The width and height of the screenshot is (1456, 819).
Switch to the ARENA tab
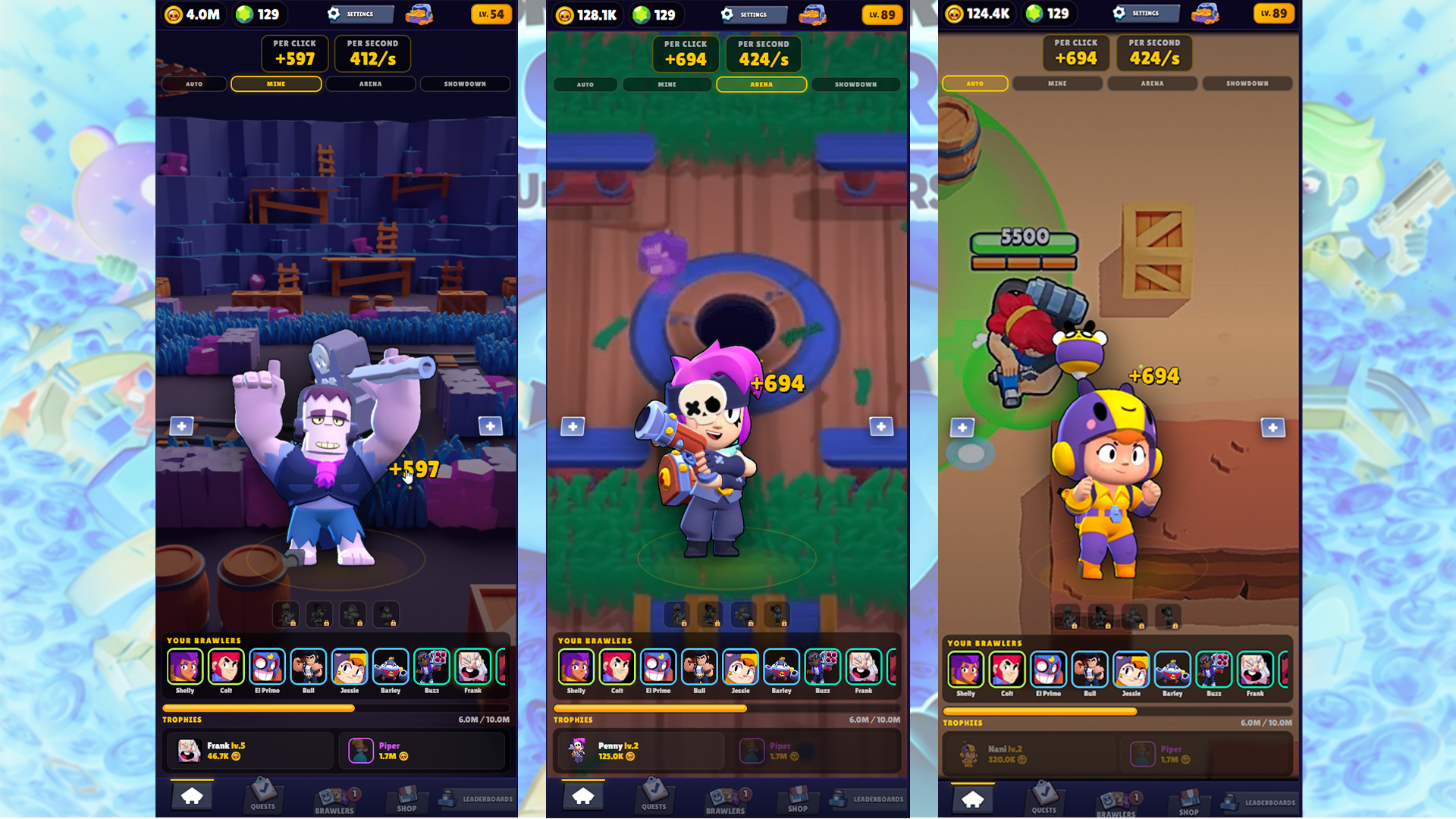[370, 83]
